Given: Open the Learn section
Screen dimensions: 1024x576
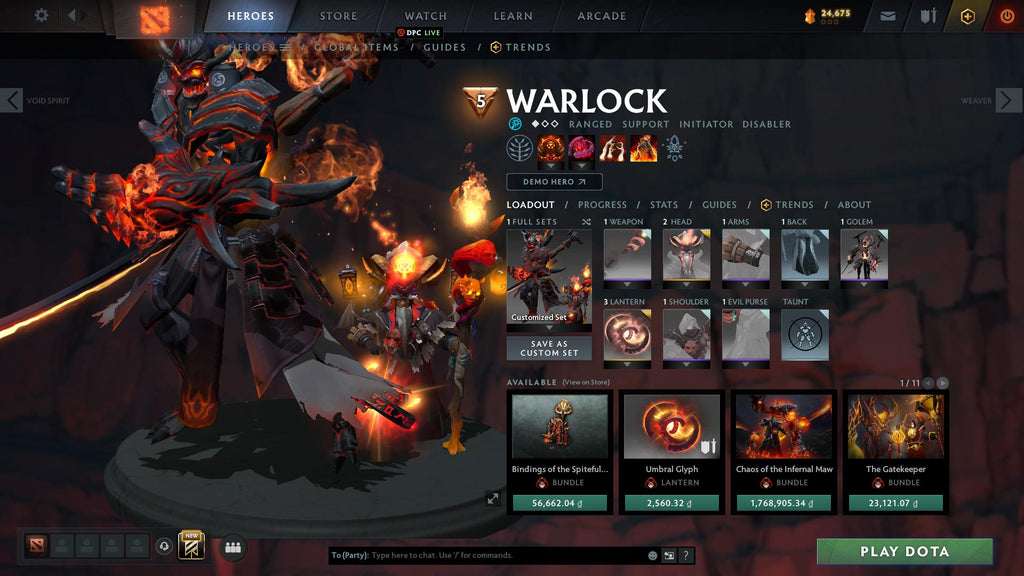Looking at the screenshot, I should coord(512,16).
